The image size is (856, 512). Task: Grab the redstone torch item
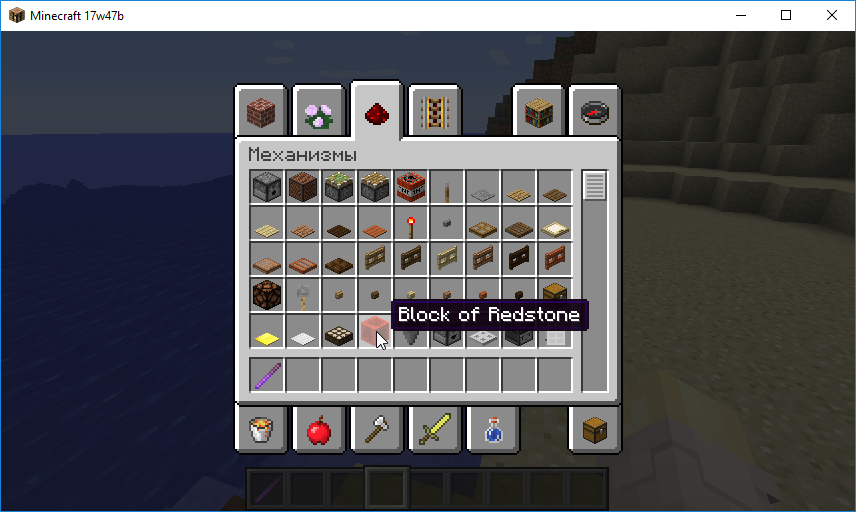(x=411, y=222)
